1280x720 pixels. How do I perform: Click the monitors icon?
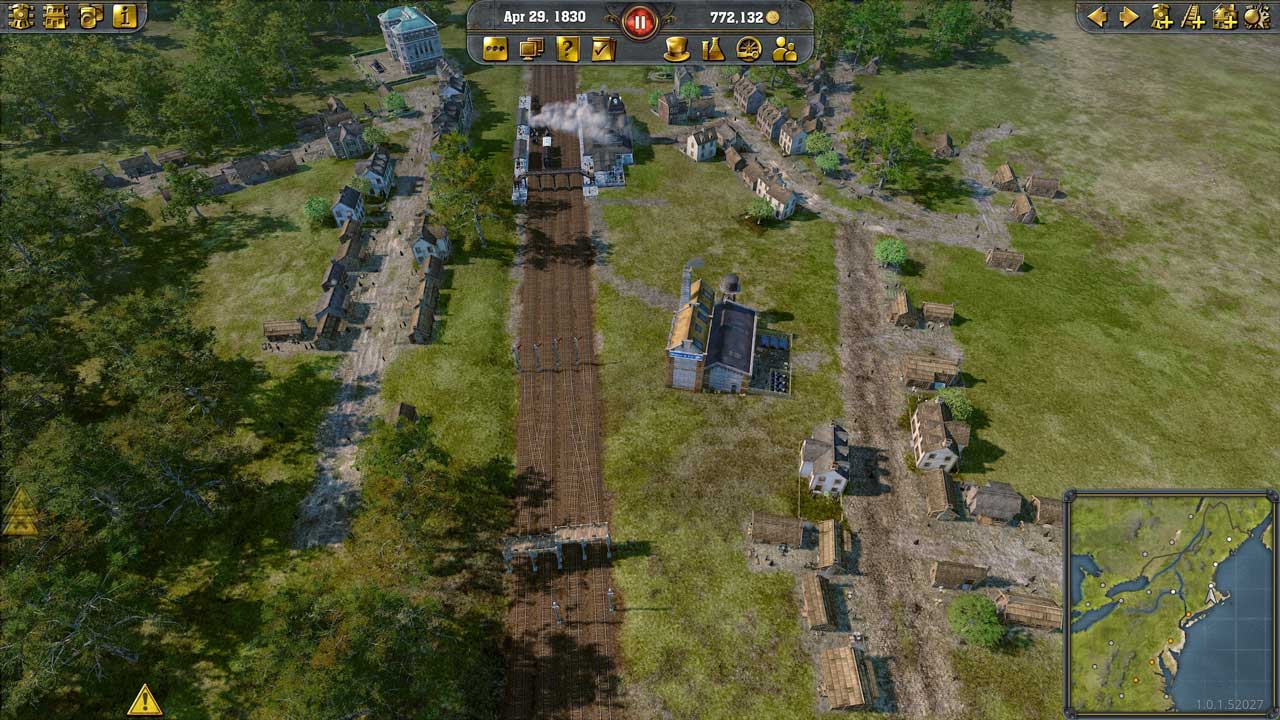pos(532,49)
